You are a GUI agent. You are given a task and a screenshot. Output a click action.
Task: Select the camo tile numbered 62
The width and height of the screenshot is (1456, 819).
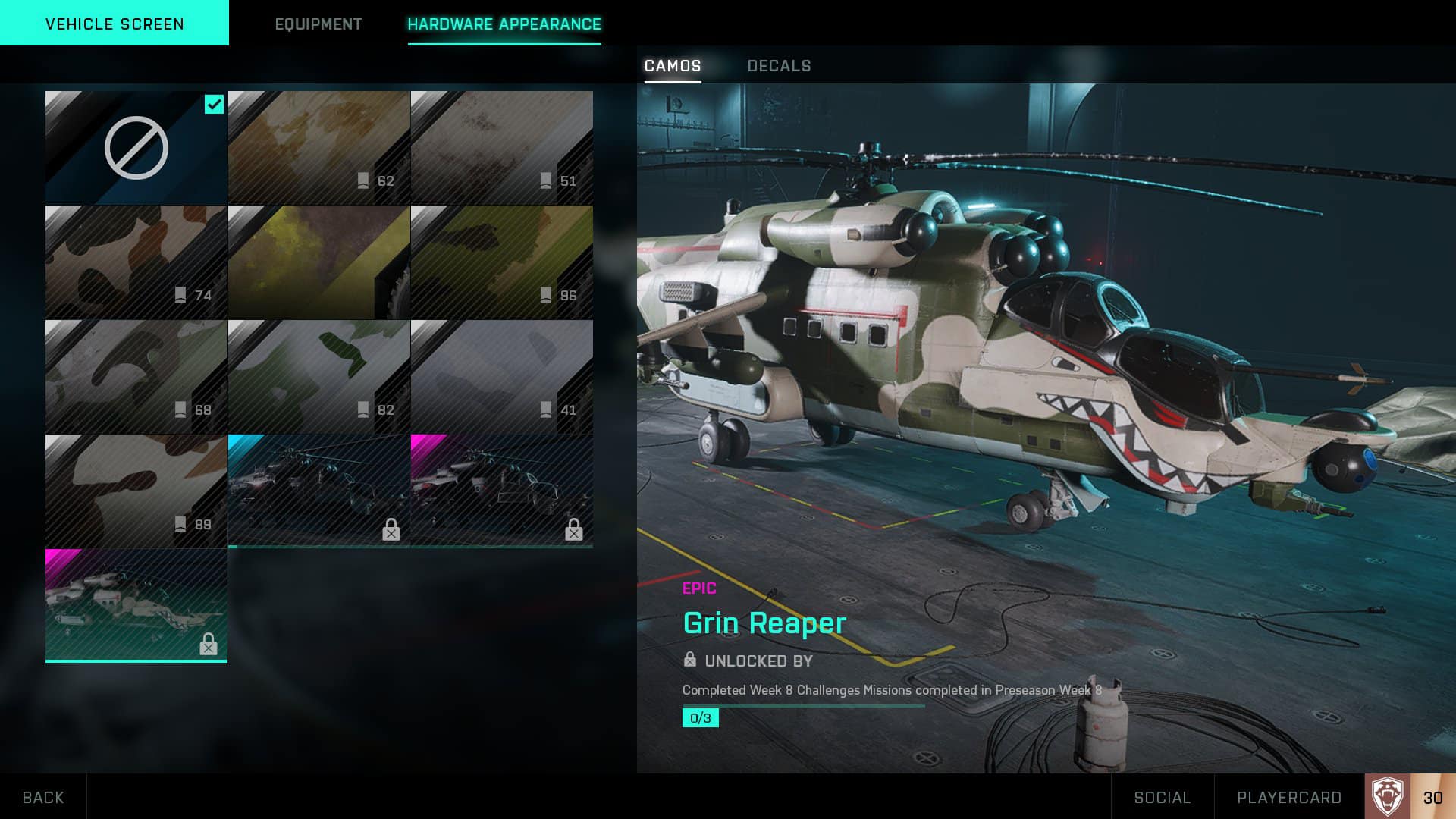coord(319,148)
